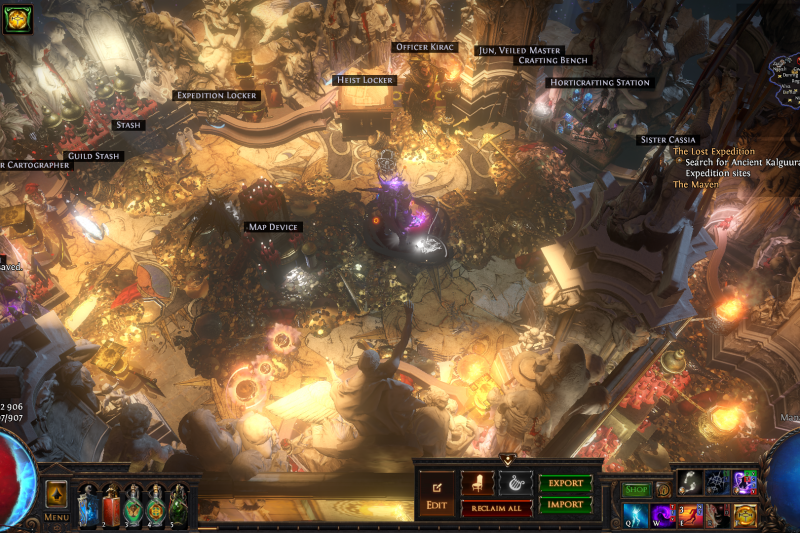The height and width of the screenshot is (533, 800).
Task: Import a hideout layout
Action: tap(565, 505)
